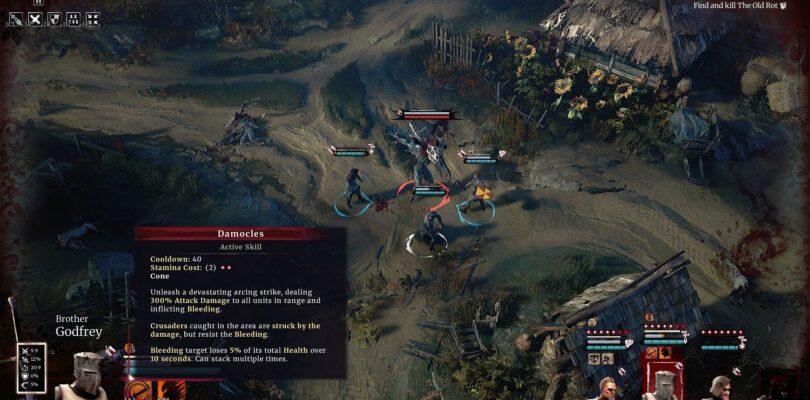Click the crossed-out X command icon
810x400 pixels.
pos(35,18)
